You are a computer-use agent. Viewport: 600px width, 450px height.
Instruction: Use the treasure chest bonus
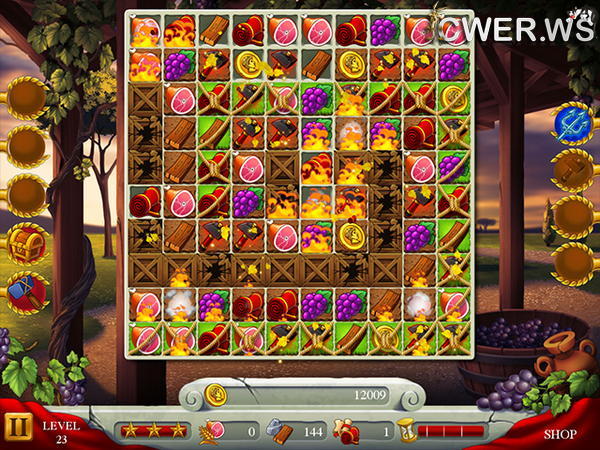[x=27, y=243]
